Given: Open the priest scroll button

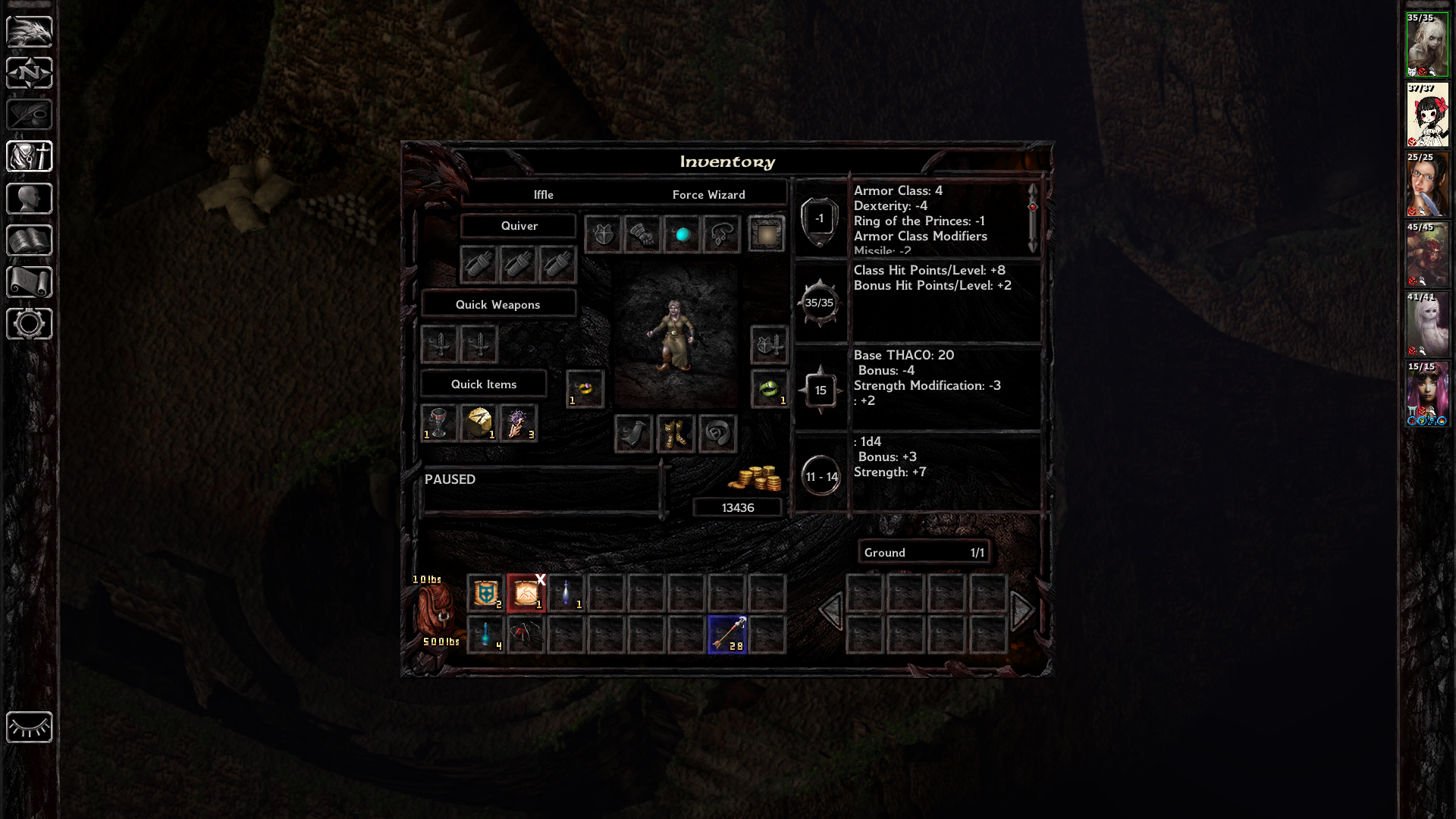Looking at the screenshot, I should click(x=30, y=282).
